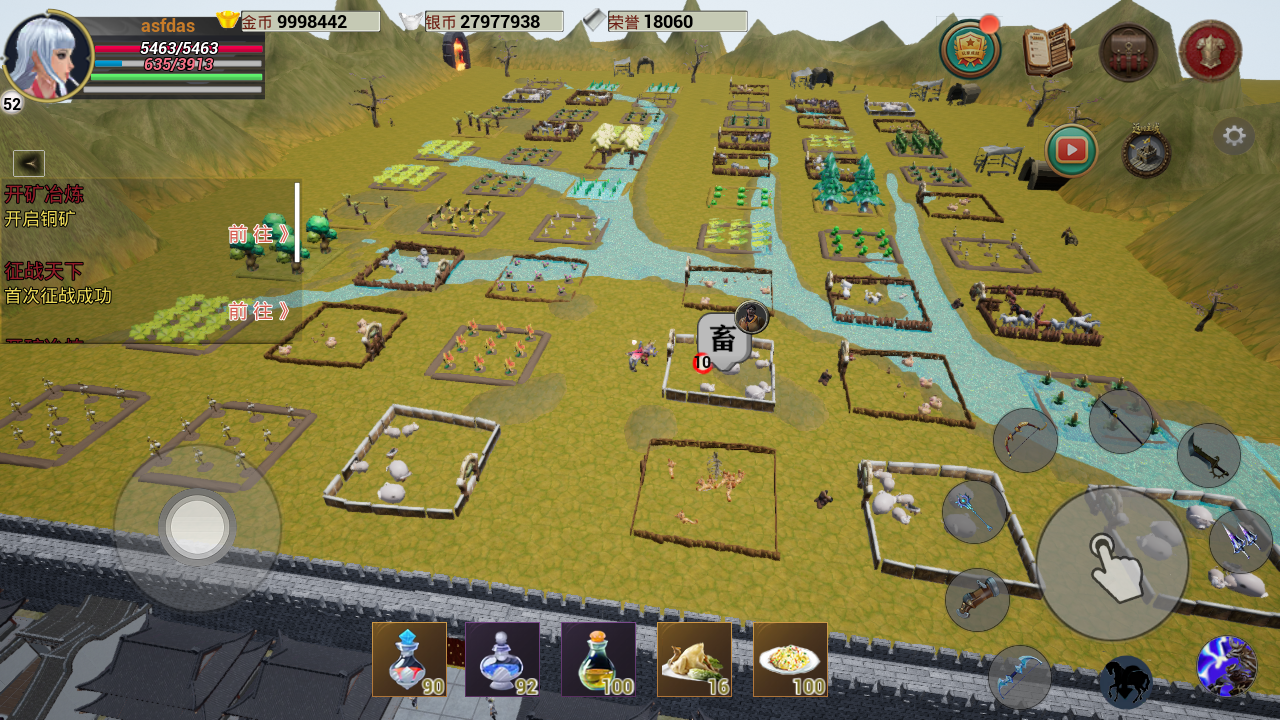Image resolution: width=1280 pixels, height=720 pixels.
Task: Use the blue potion with 92 count
Action: pyautogui.click(x=502, y=659)
